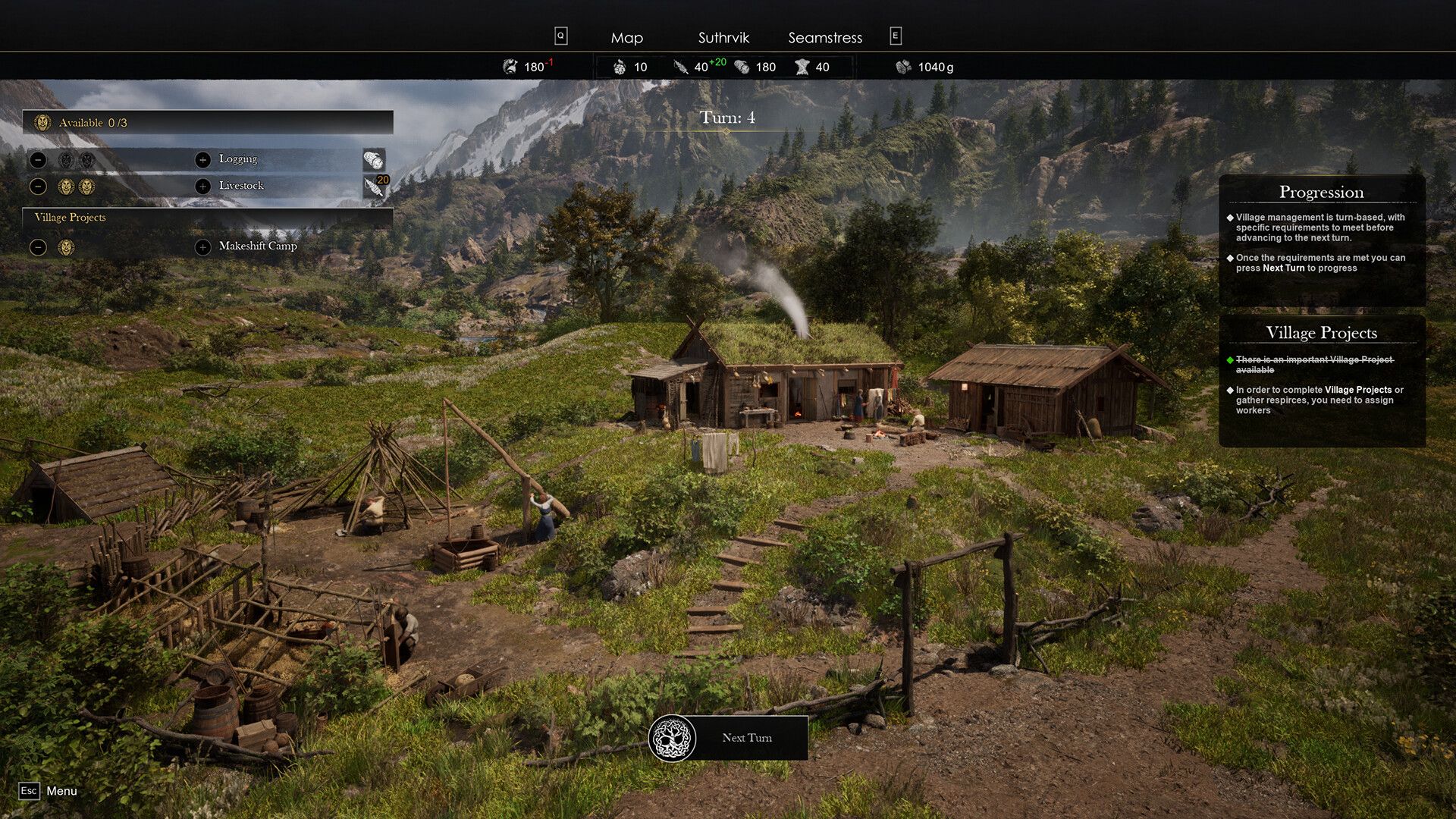
Task: Open the Menu via the Esc label
Action: 29,791
